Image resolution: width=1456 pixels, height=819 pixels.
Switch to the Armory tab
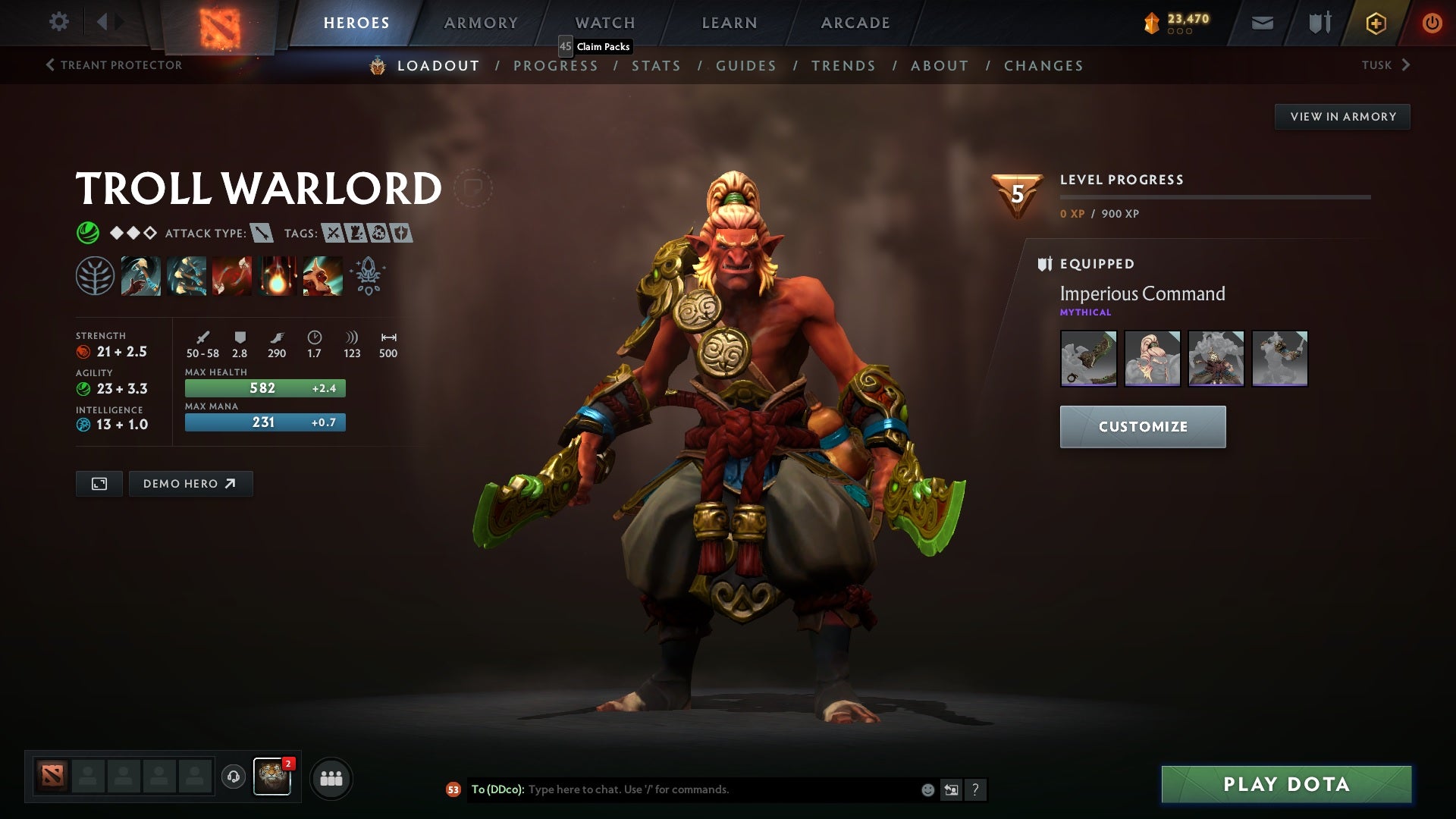coord(481,23)
